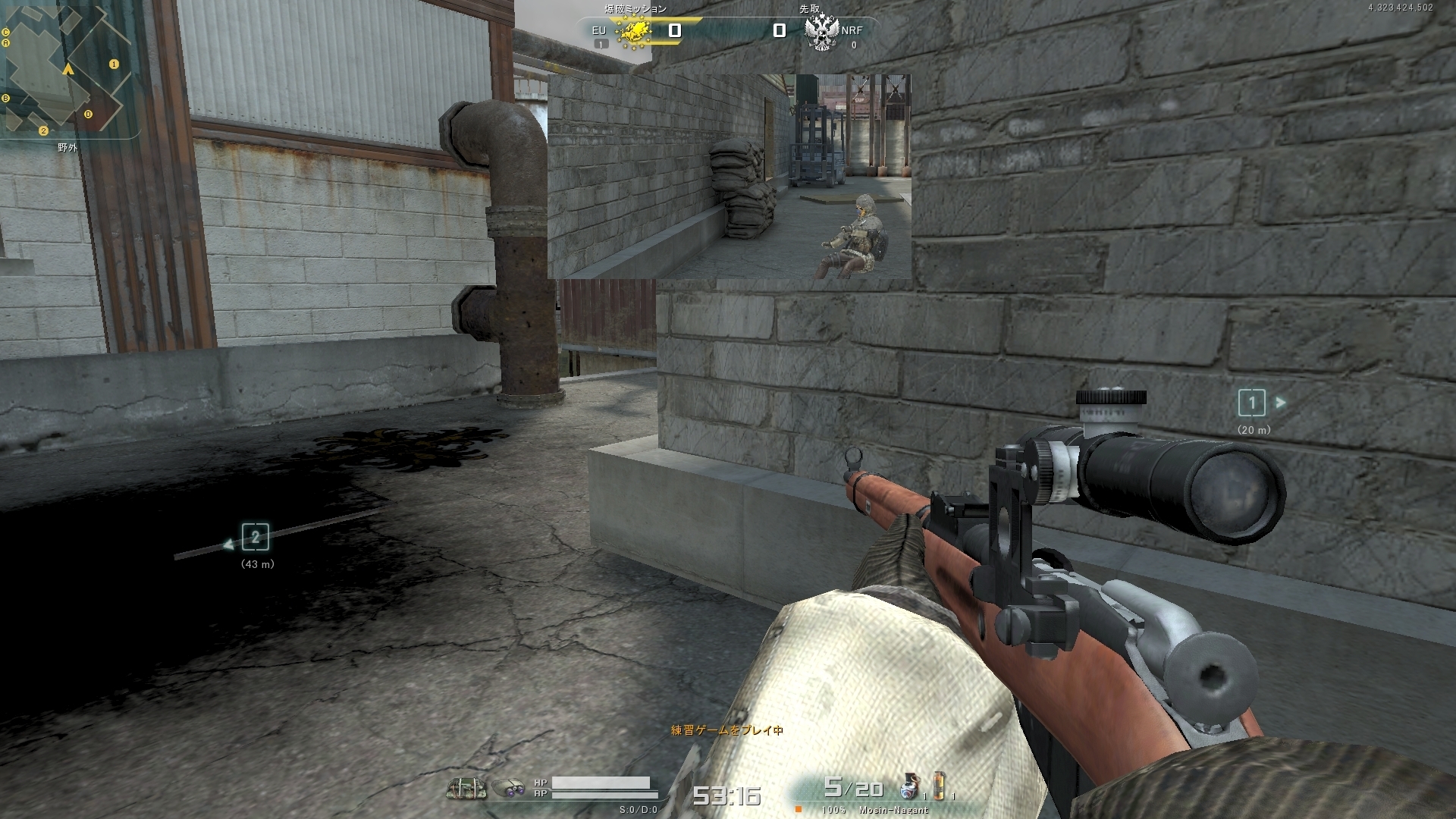Select the binoculars icon

coord(509,789)
